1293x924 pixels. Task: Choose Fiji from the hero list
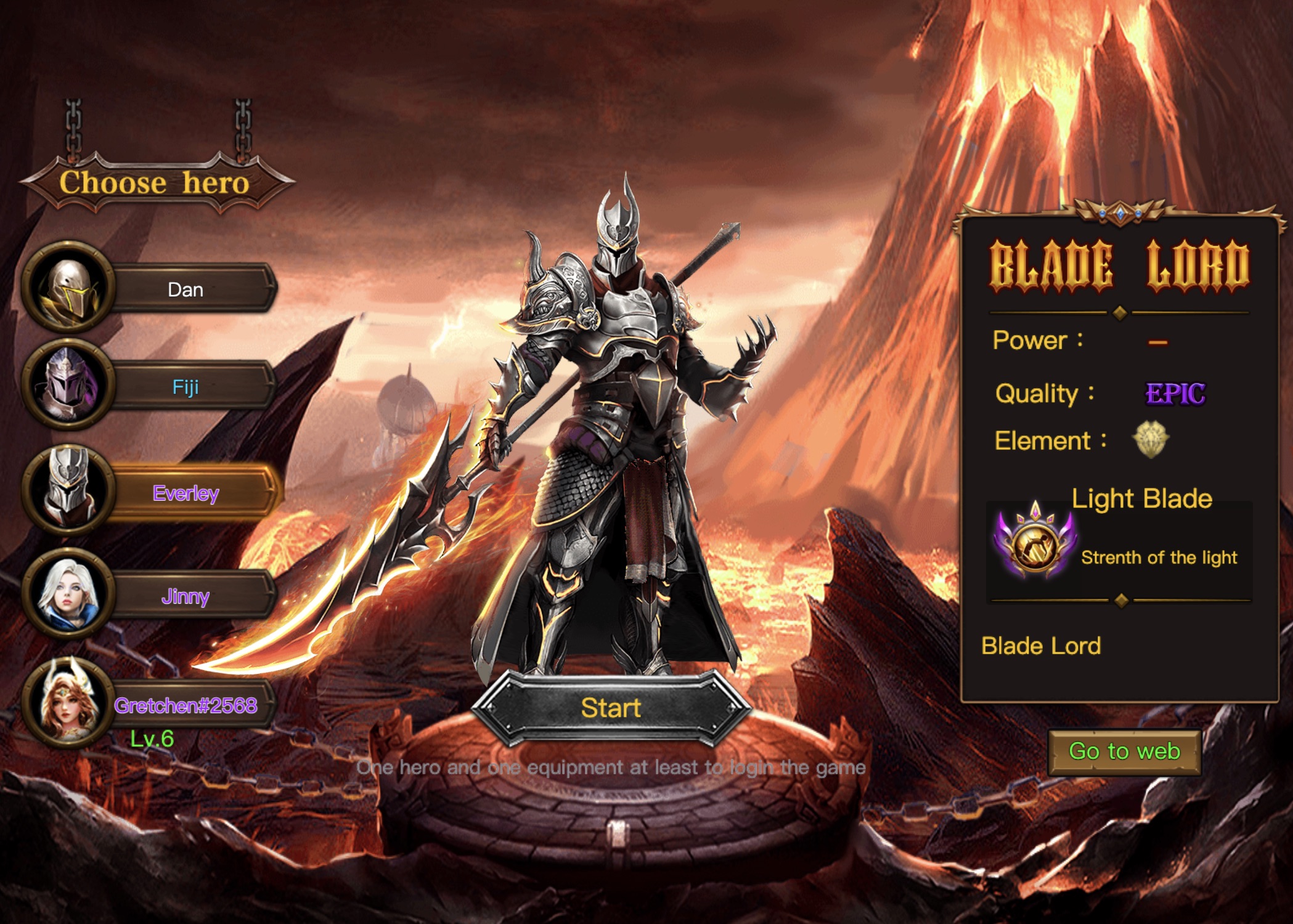(x=185, y=387)
